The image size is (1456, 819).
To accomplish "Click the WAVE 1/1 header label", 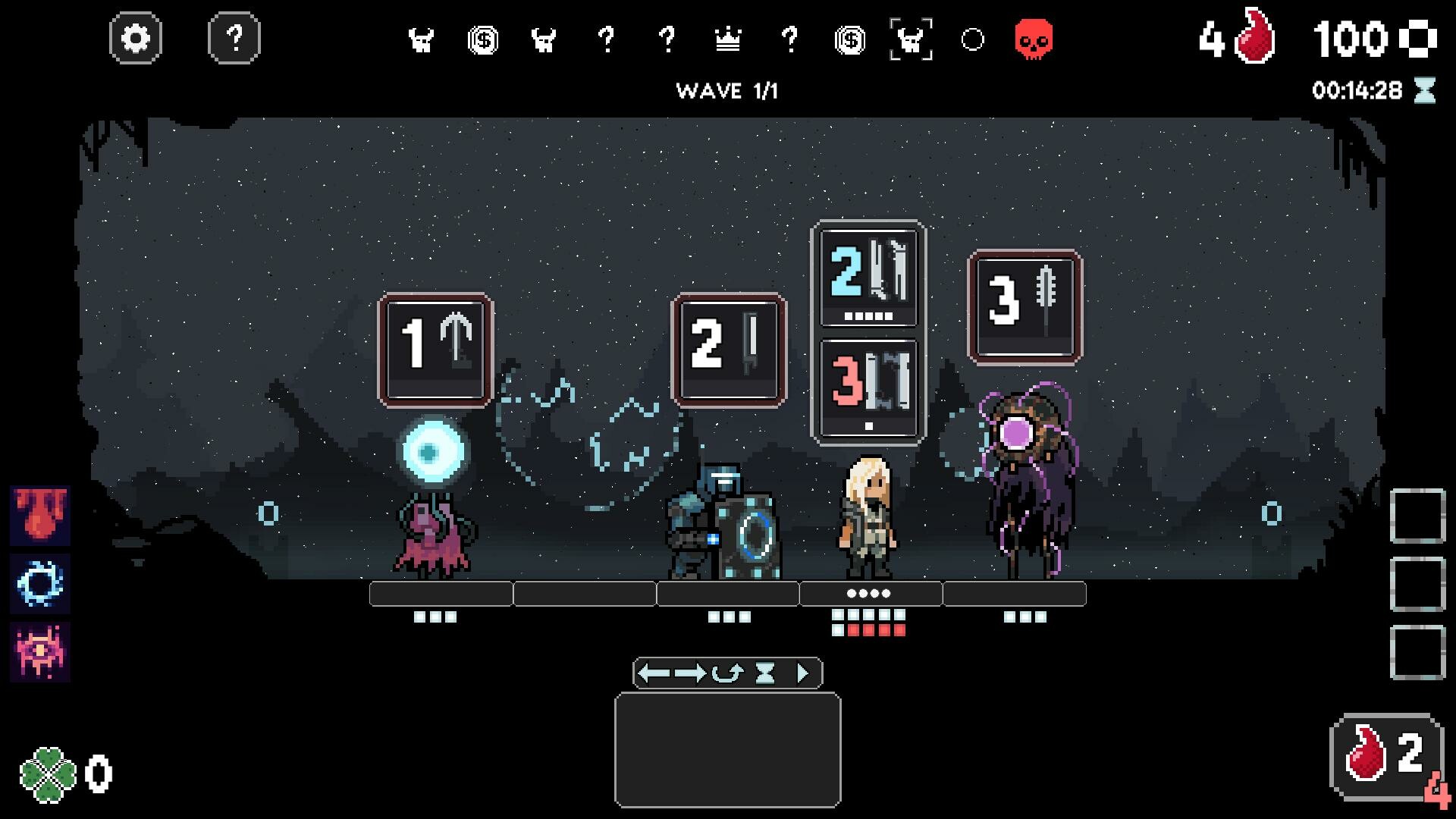I will click(x=727, y=90).
